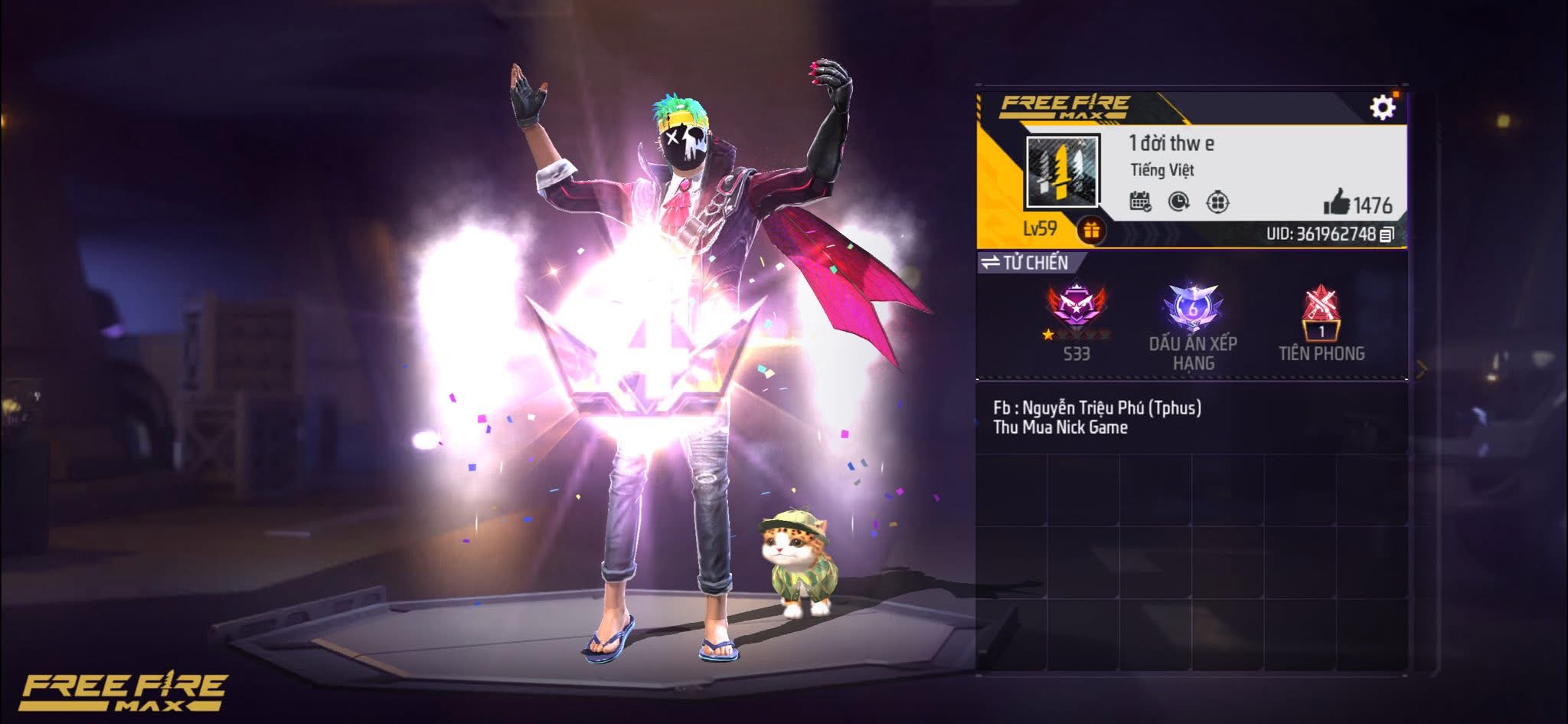This screenshot has width=1568, height=724.
Task: Open the signature text 'Thu Mua Nick Game'
Action: (x=1060, y=428)
